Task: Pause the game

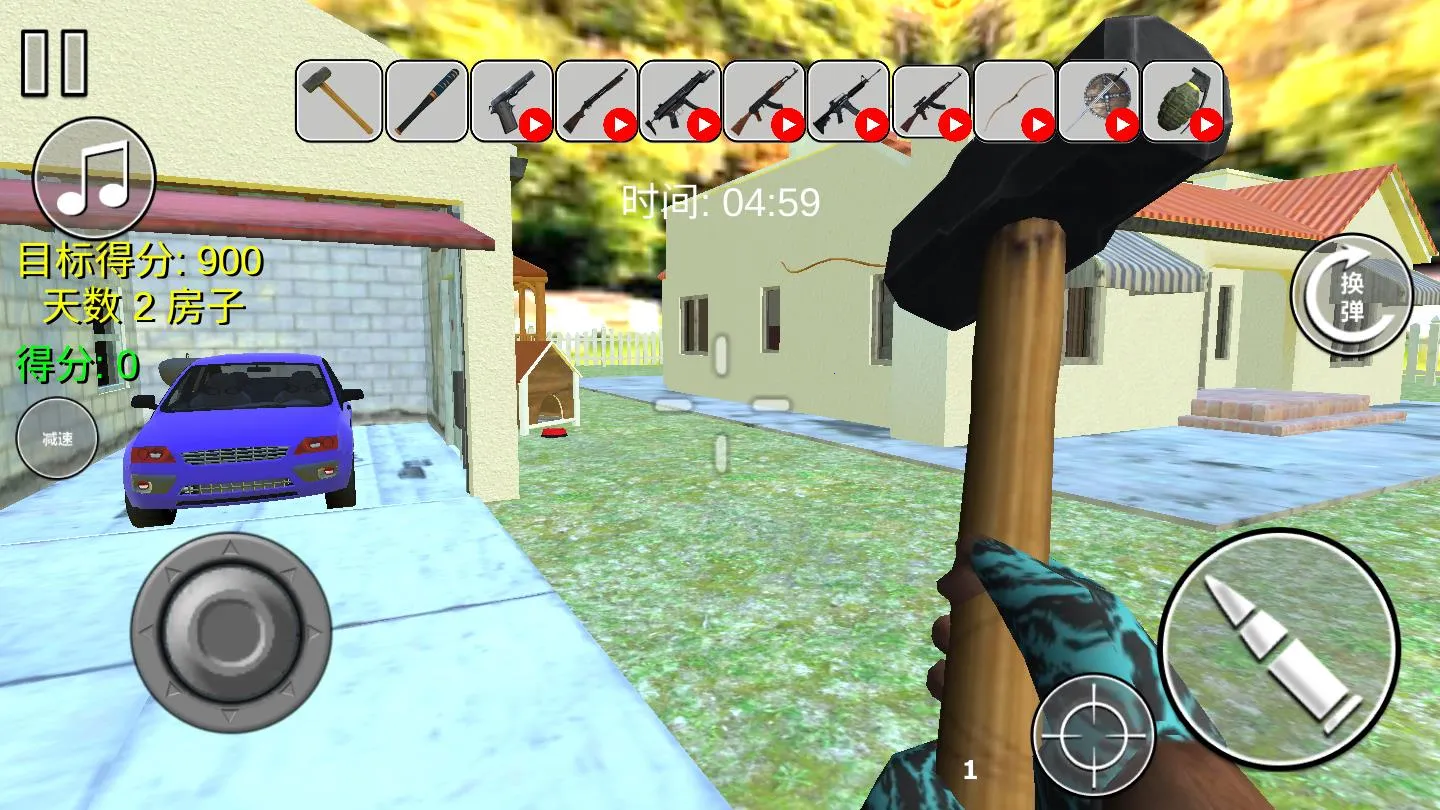Action: click(54, 62)
